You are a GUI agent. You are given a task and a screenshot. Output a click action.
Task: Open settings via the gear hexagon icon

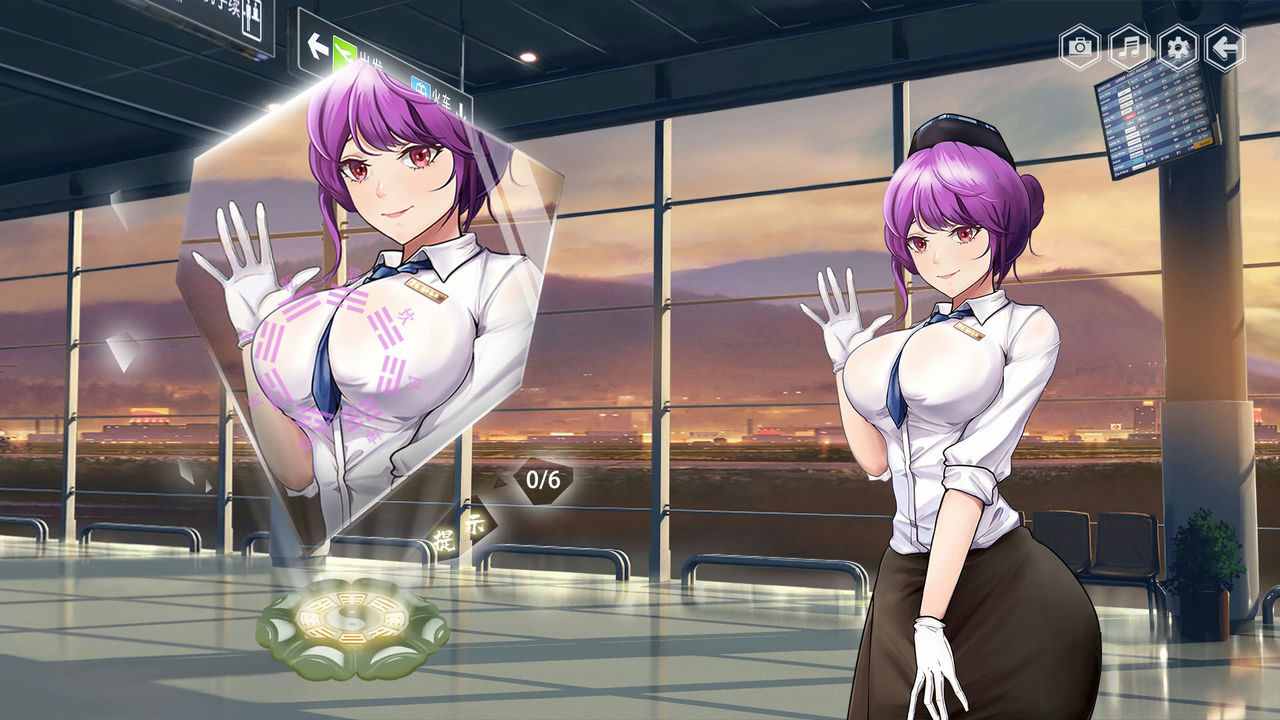pyautogui.click(x=1179, y=44)
